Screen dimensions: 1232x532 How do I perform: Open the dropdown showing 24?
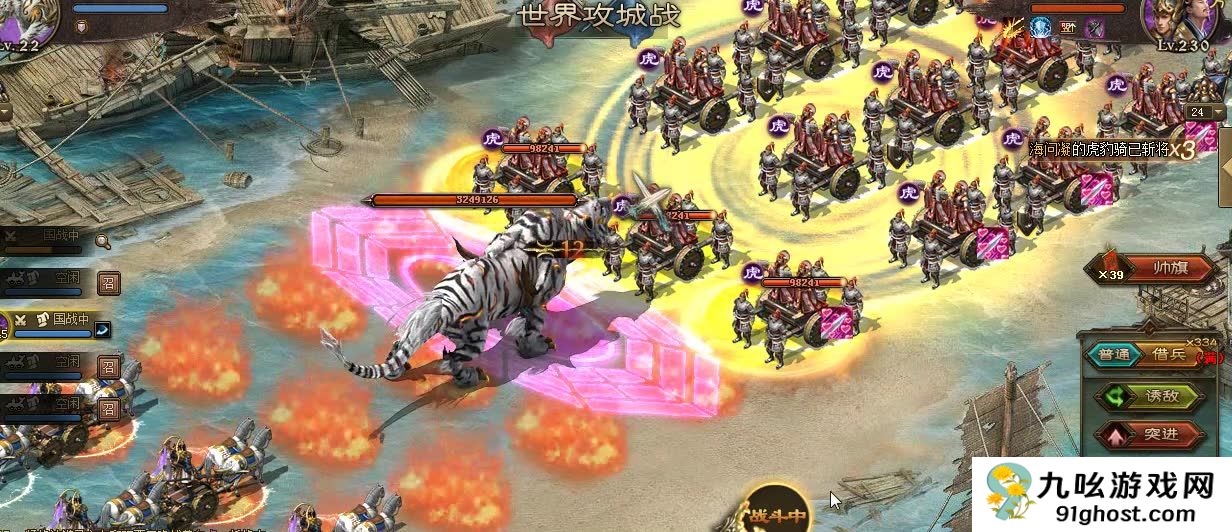click(x=1205, y=113)
